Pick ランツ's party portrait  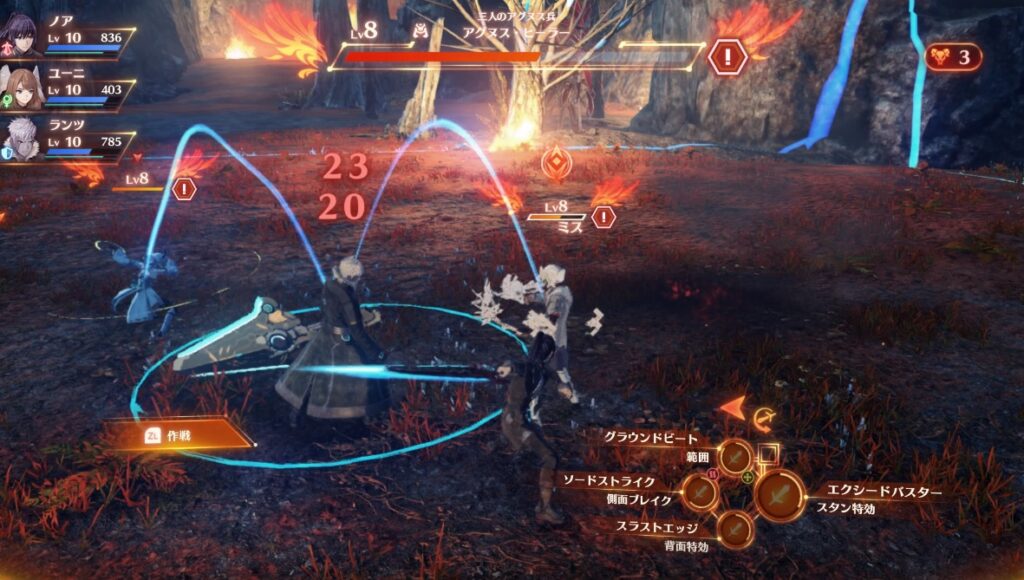point(19,139)
